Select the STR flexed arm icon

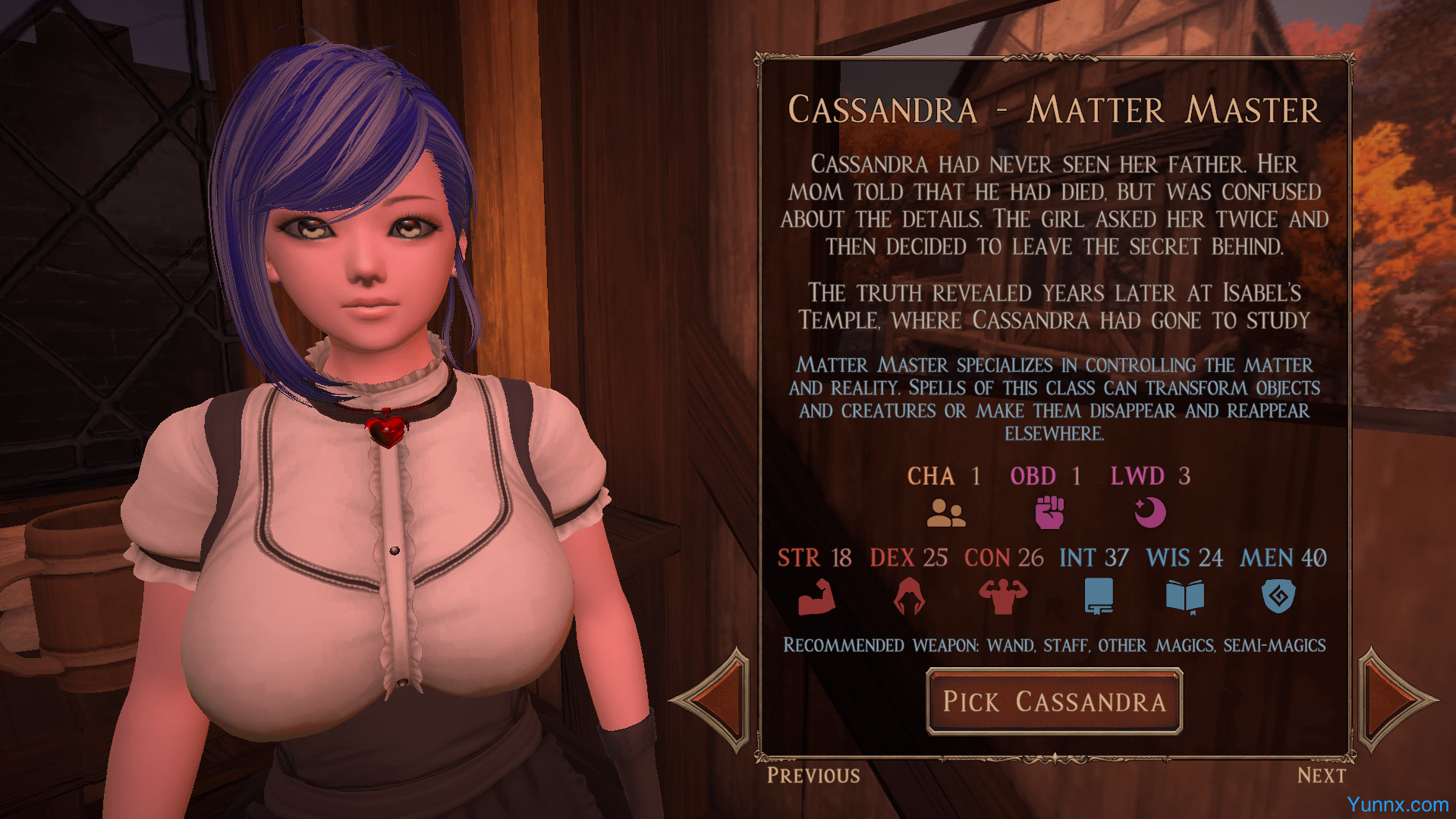click(816, 597)
